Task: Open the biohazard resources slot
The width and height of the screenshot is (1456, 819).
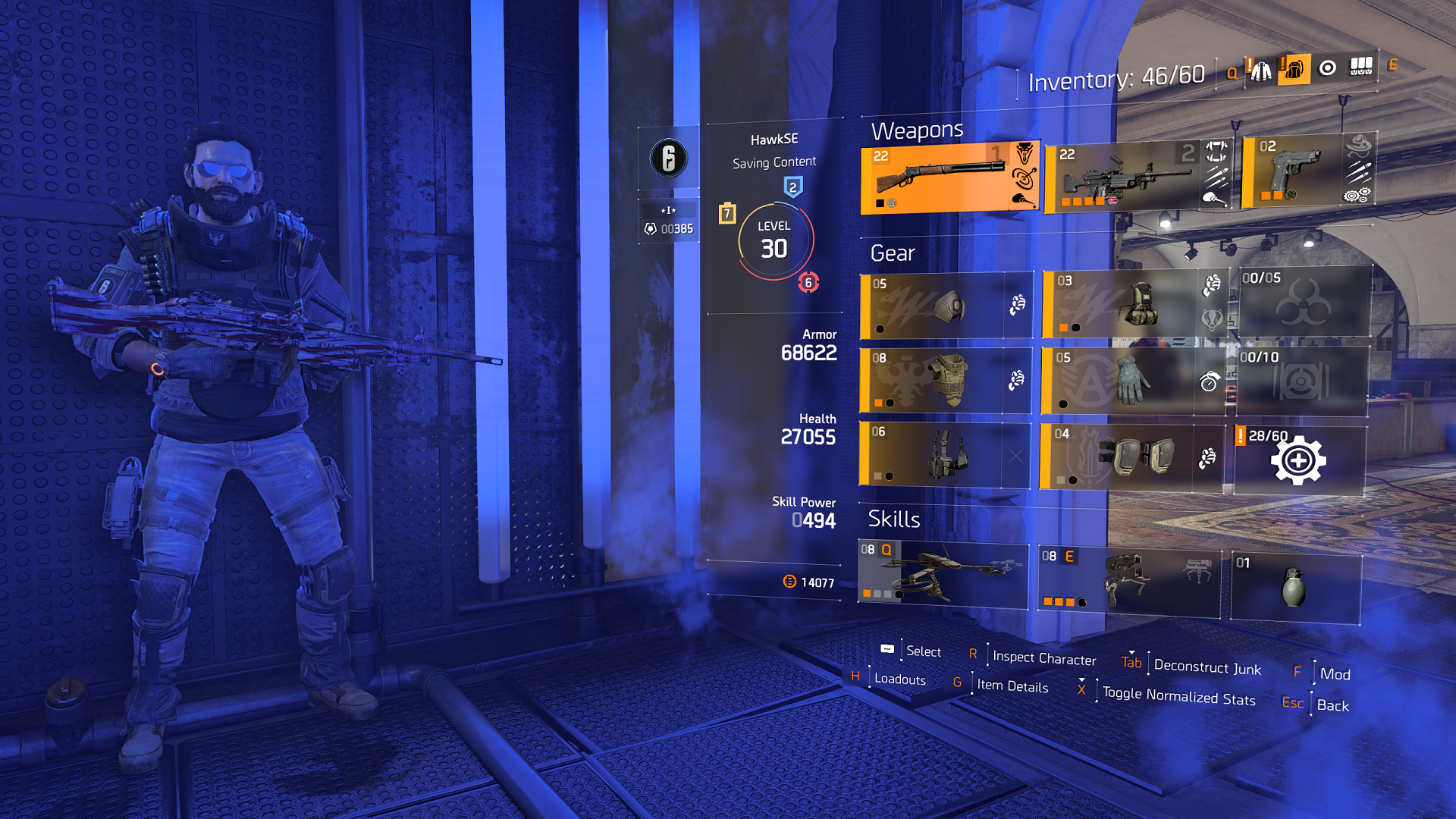Action: pos(1304,302)
